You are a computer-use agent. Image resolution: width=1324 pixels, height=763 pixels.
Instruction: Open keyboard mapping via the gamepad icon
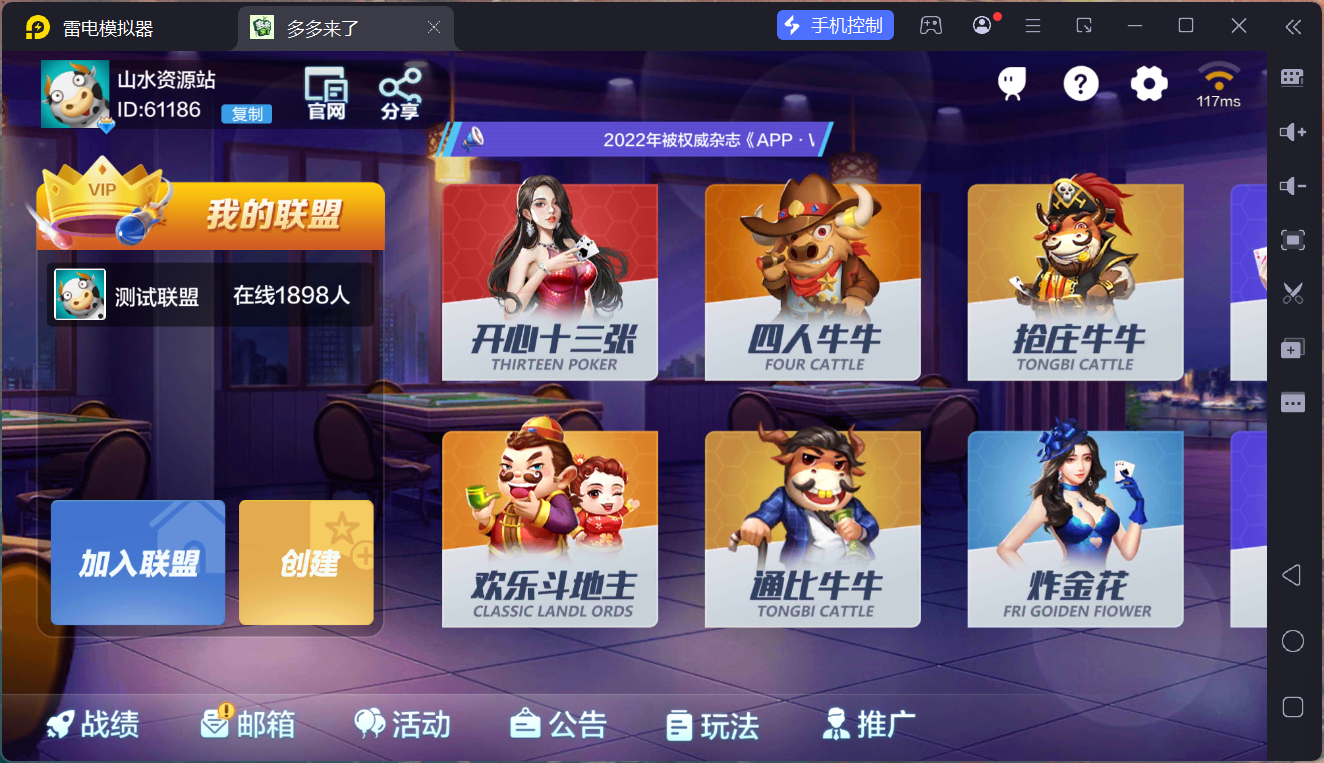(x=931, y=24)
